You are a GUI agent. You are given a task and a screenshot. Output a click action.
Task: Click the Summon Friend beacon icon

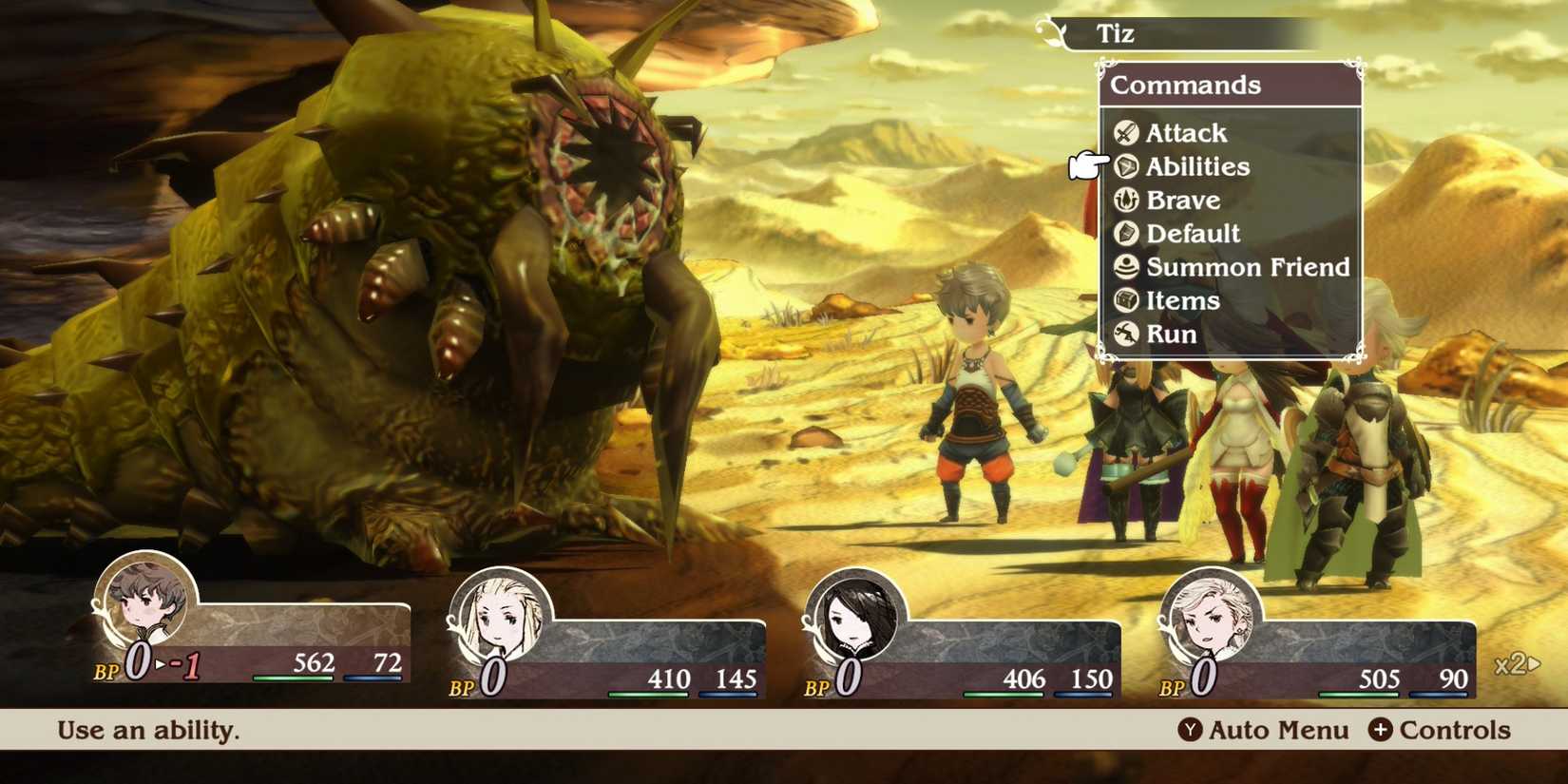1127,267
